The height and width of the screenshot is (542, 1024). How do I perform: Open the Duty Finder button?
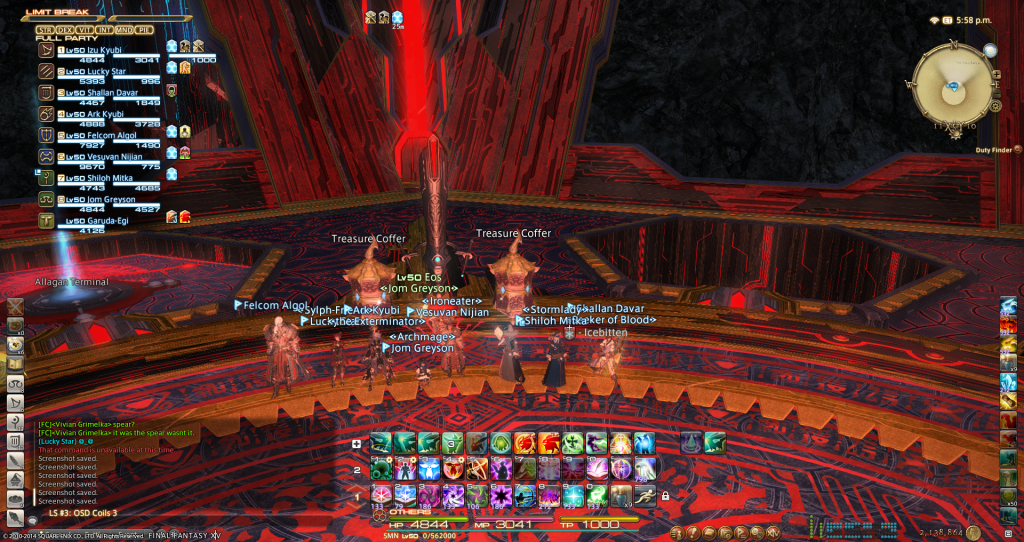pyautogui.click(x=1017, y=150)
